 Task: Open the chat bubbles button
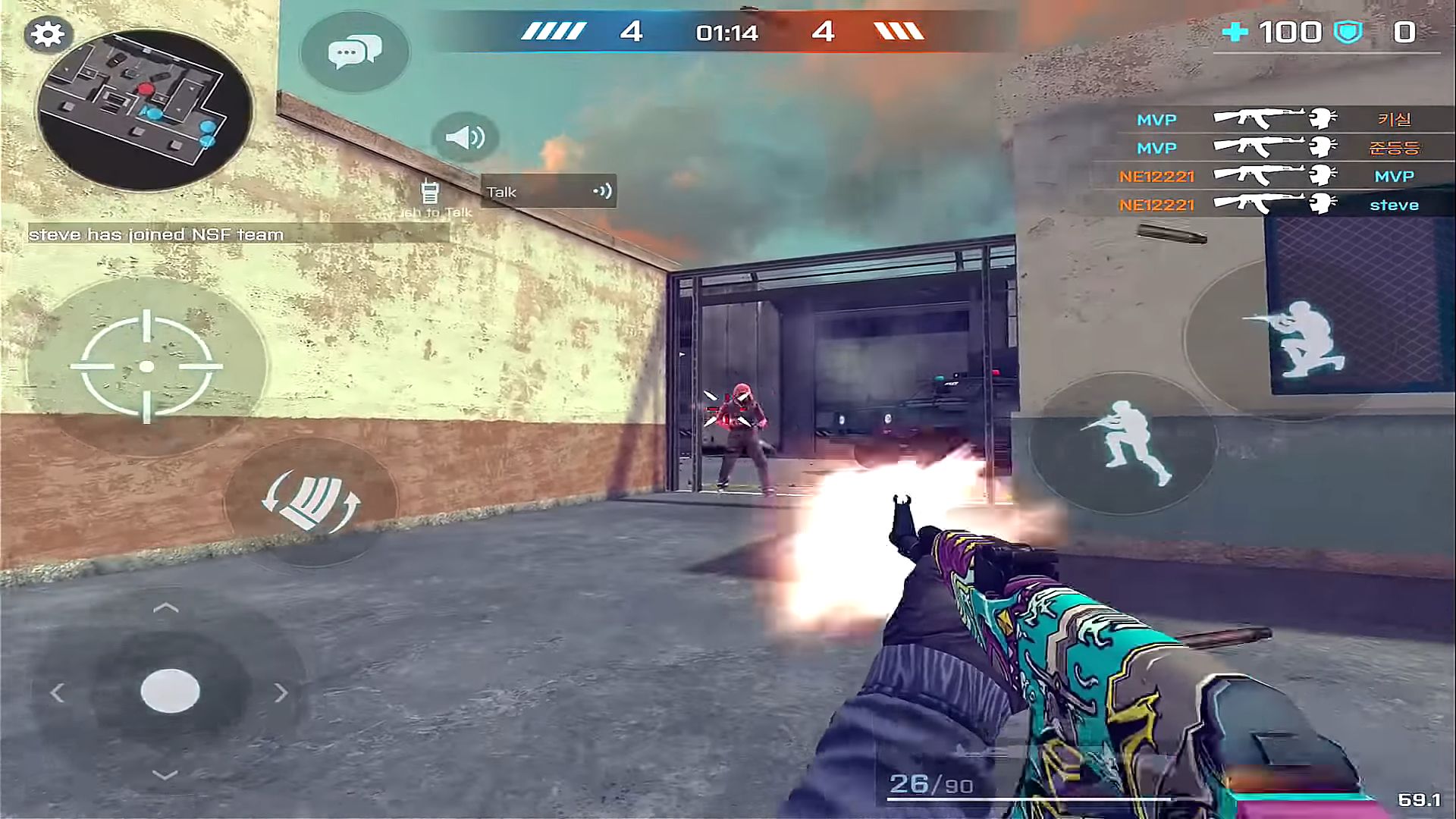tap(354, 52)
